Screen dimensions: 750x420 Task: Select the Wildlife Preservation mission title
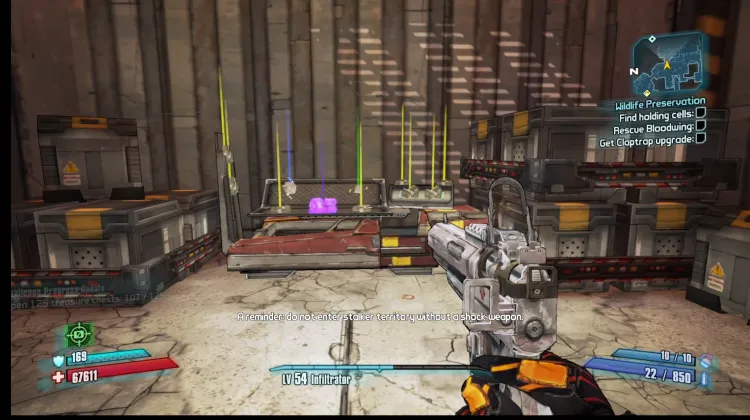pos(660,102)
